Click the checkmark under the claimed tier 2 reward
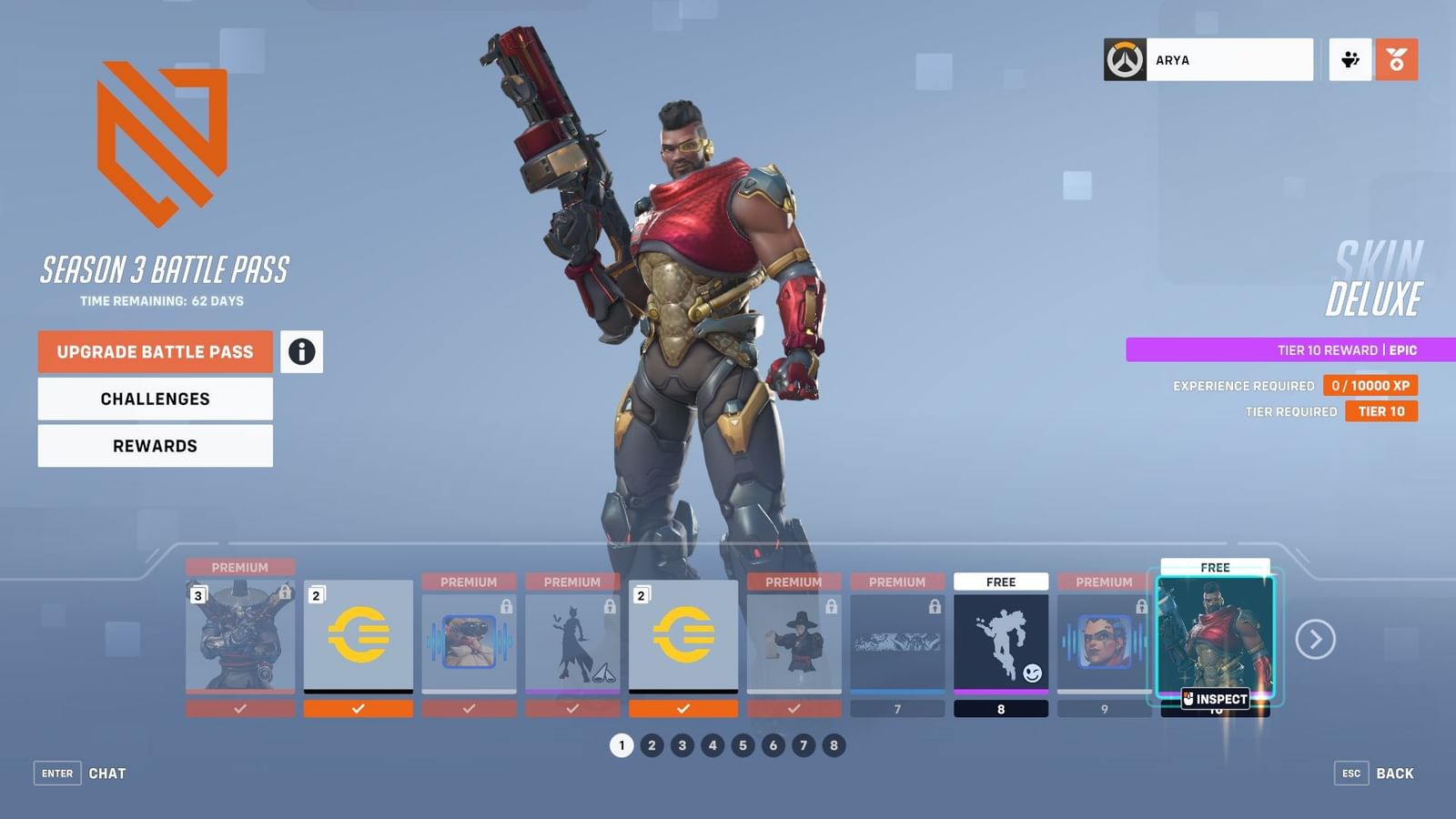Viewport: 1456px width, 819px height. click(358, 709)
